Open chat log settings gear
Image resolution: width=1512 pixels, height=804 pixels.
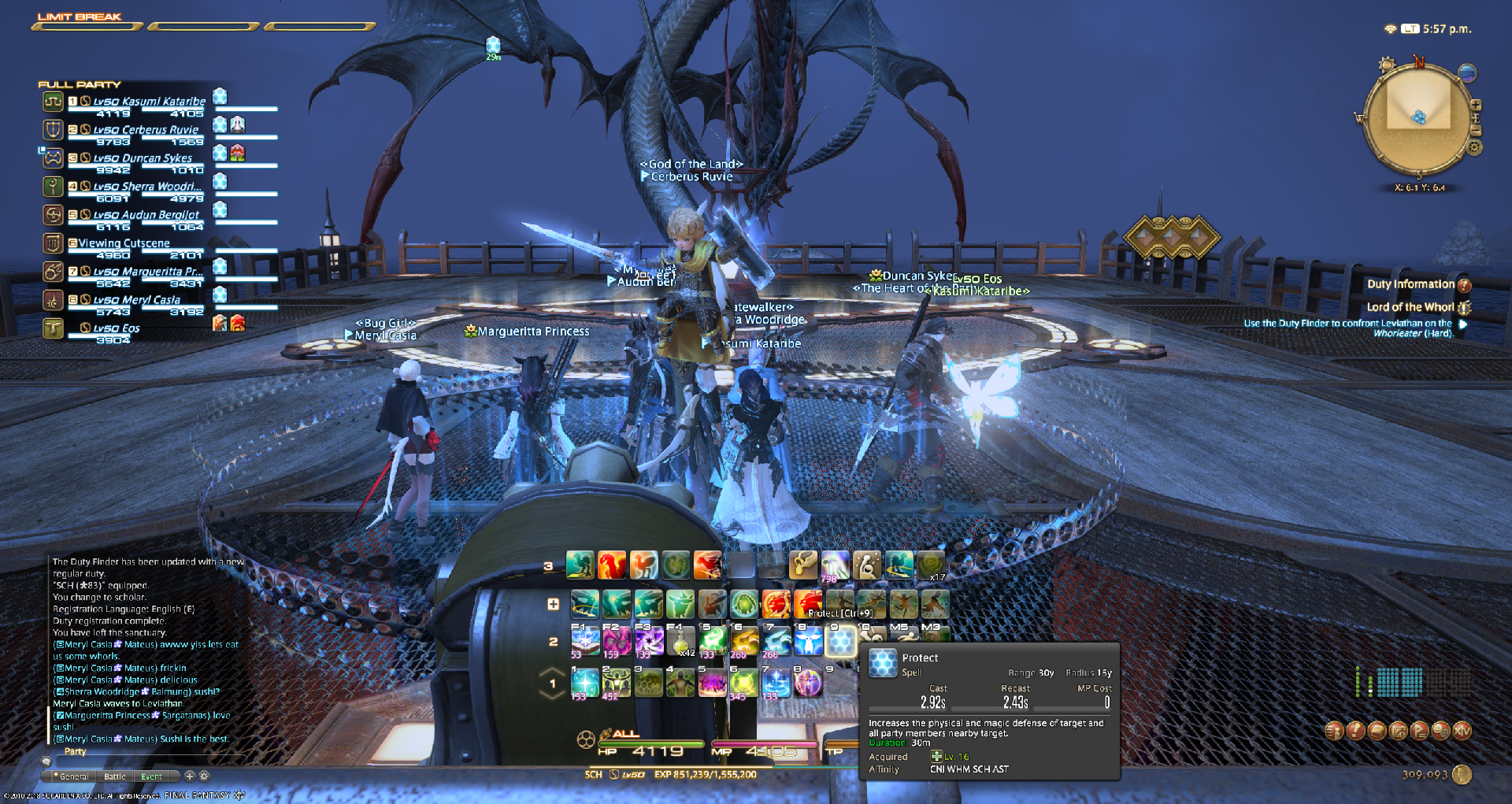pyautogui.click(x=204, y=776)
